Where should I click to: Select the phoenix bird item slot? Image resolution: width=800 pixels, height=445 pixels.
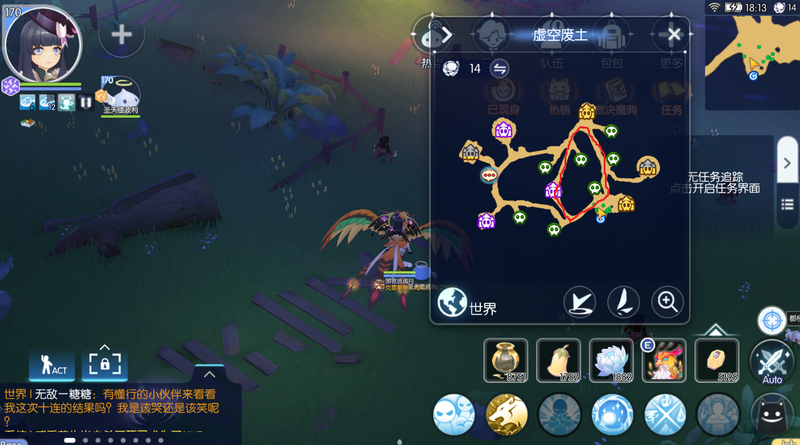(663, 361)
